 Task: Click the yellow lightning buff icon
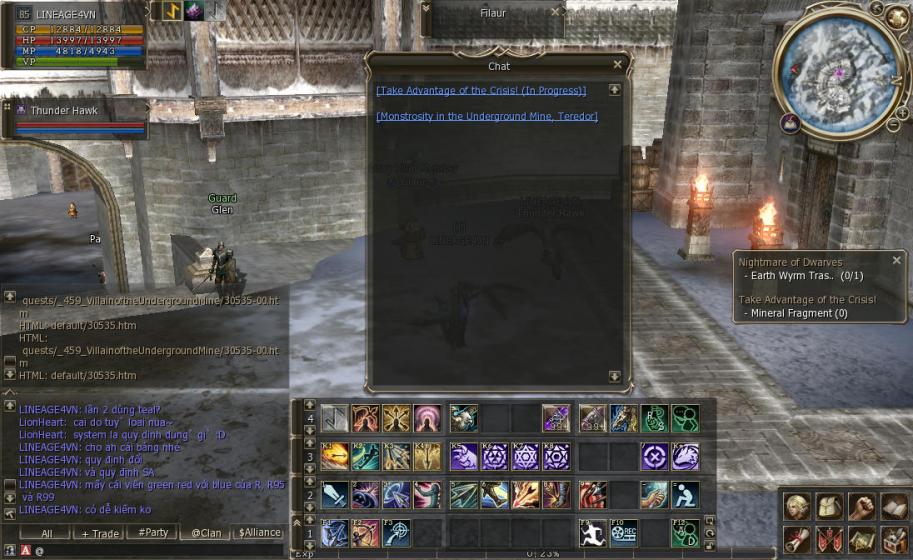pyautogui.click(x=171, y=11)
